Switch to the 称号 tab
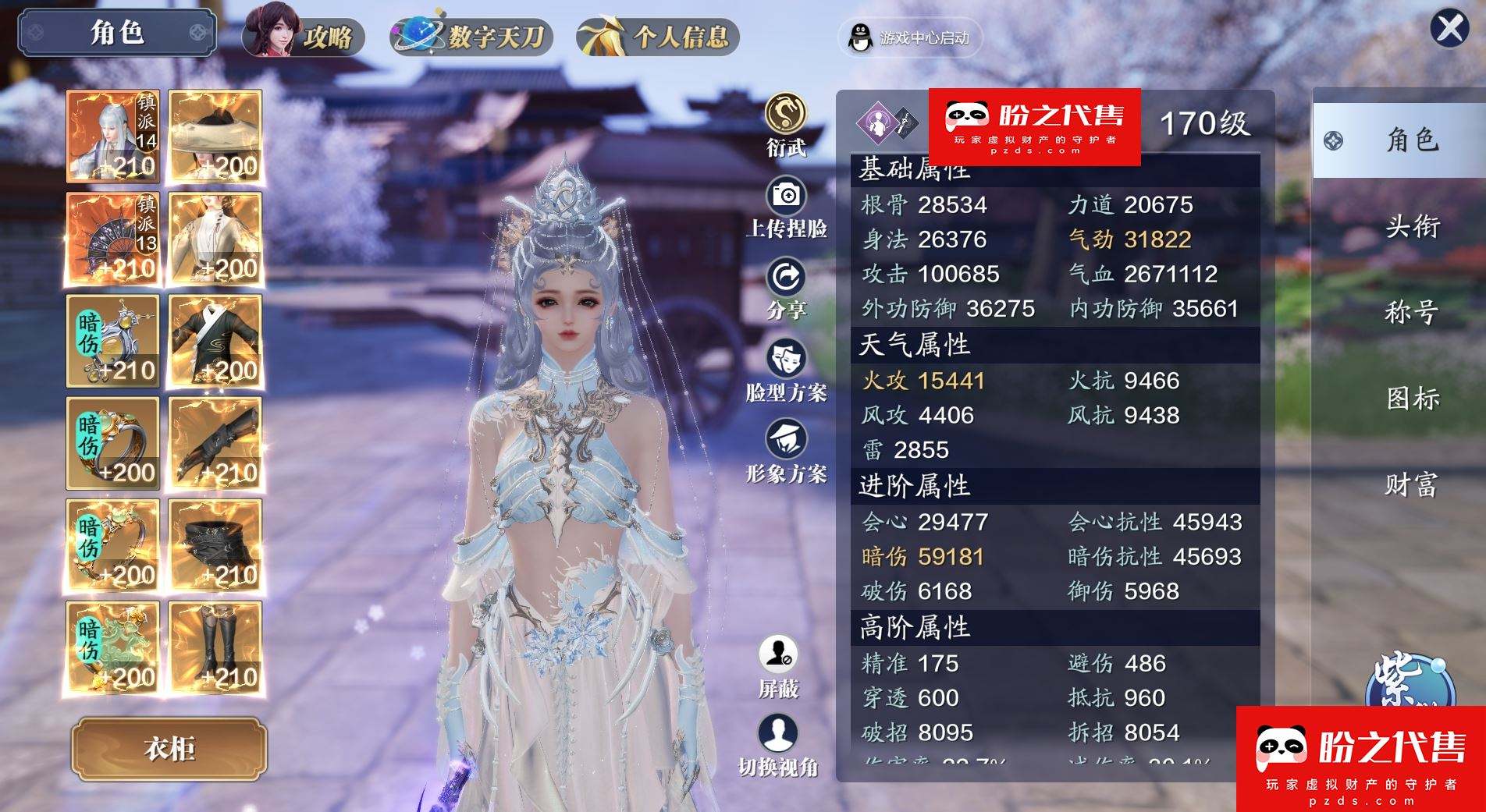The height and width of the screenshot is (812, 1486). pos(1412,312)
